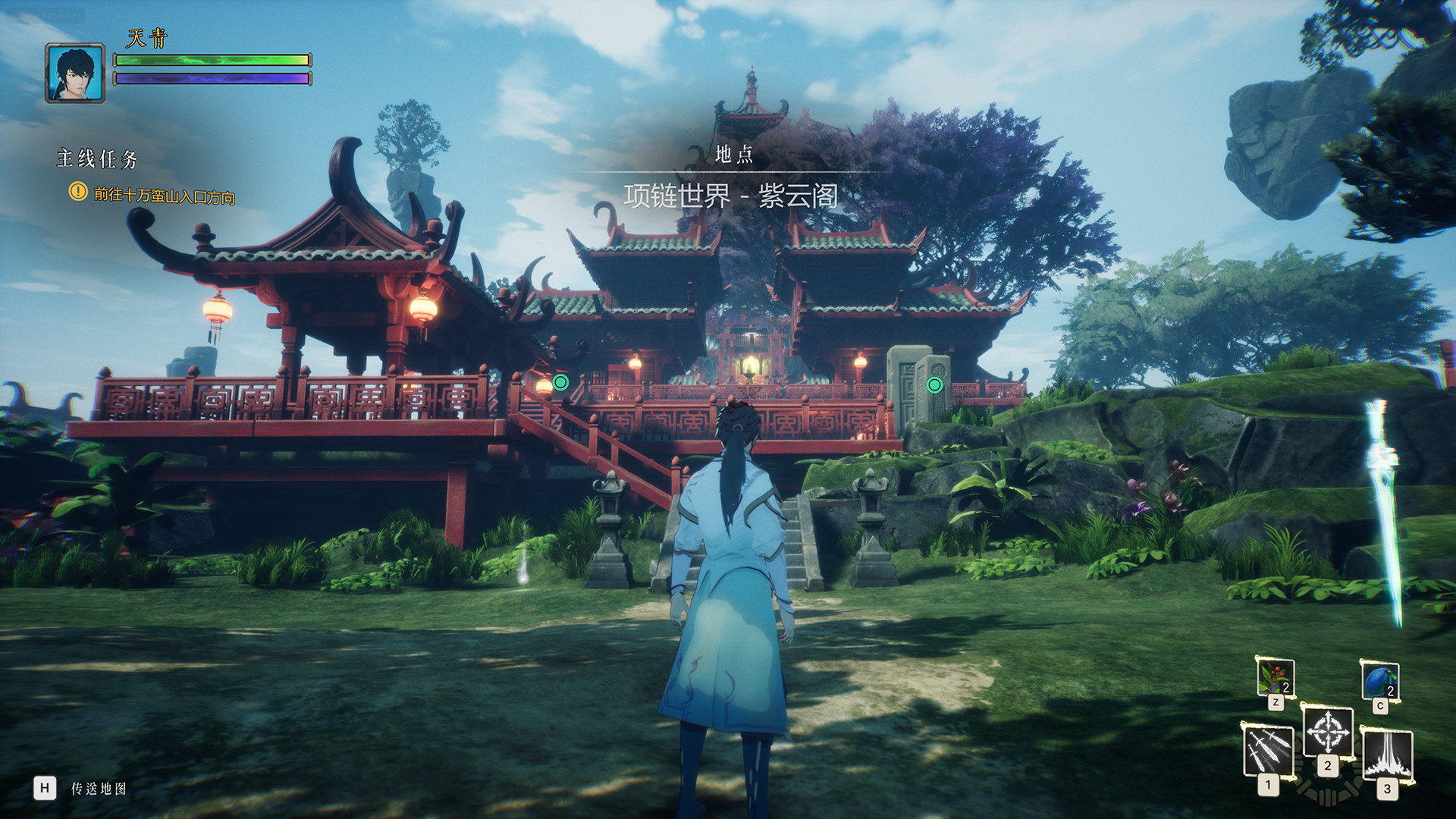Toggle the green waypoint circle near the stairs
The width and height of the screenshot is (1456, 819).
(x=561, y=381)
